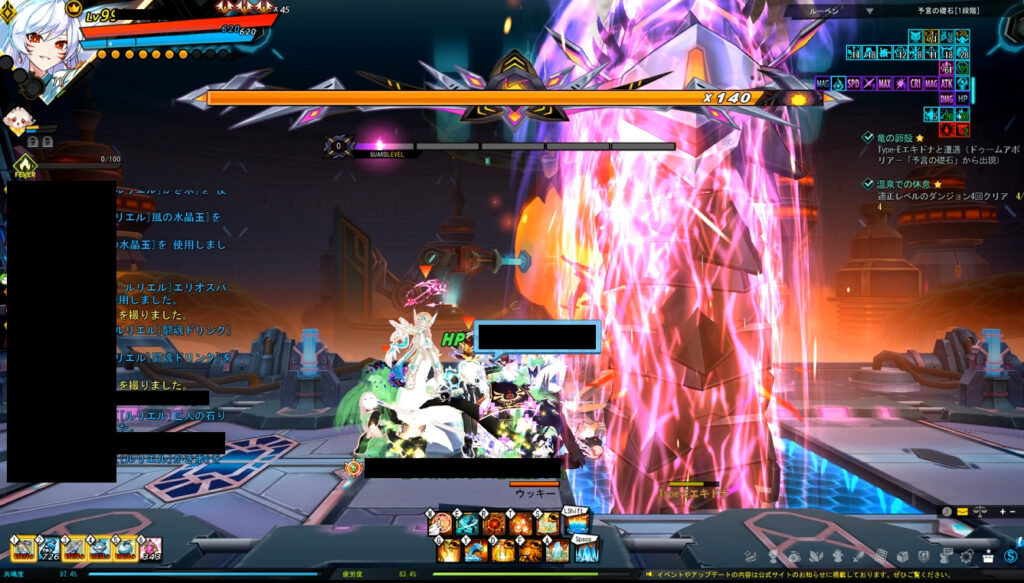This screenshot has height=583, width=1024.
Task: Use the round flask in quick slot 5
Action: coord(125,548)
